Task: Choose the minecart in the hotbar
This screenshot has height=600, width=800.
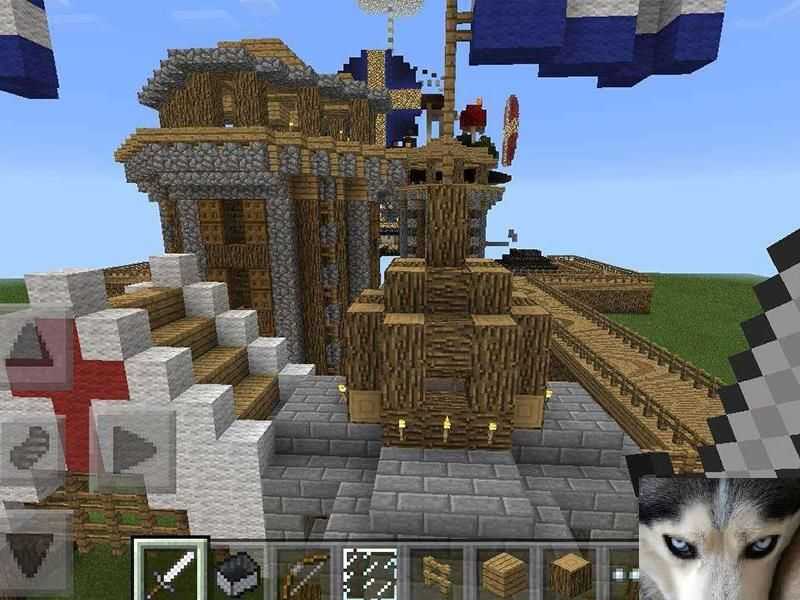Action: 238,574
